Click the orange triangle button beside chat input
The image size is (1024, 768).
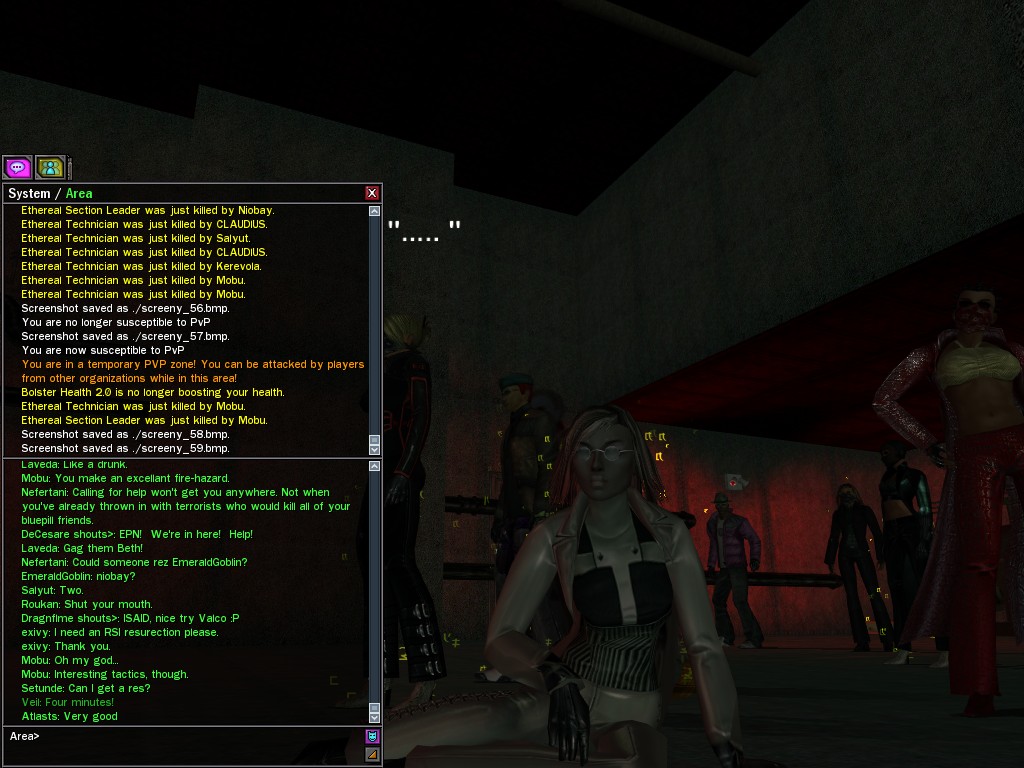tap(372, 754)
